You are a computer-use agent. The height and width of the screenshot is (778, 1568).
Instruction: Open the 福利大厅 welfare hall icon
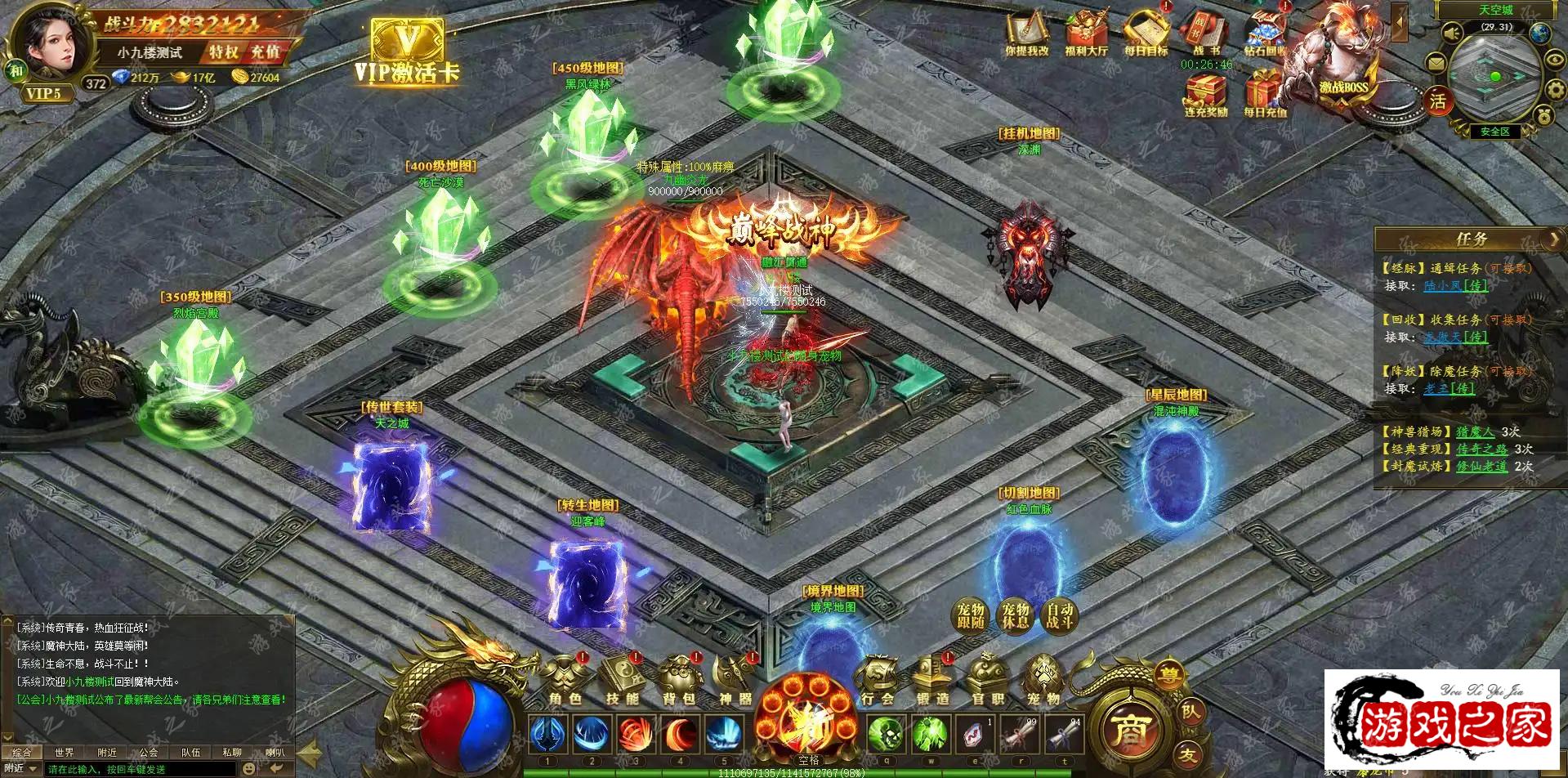point(1086,35)
